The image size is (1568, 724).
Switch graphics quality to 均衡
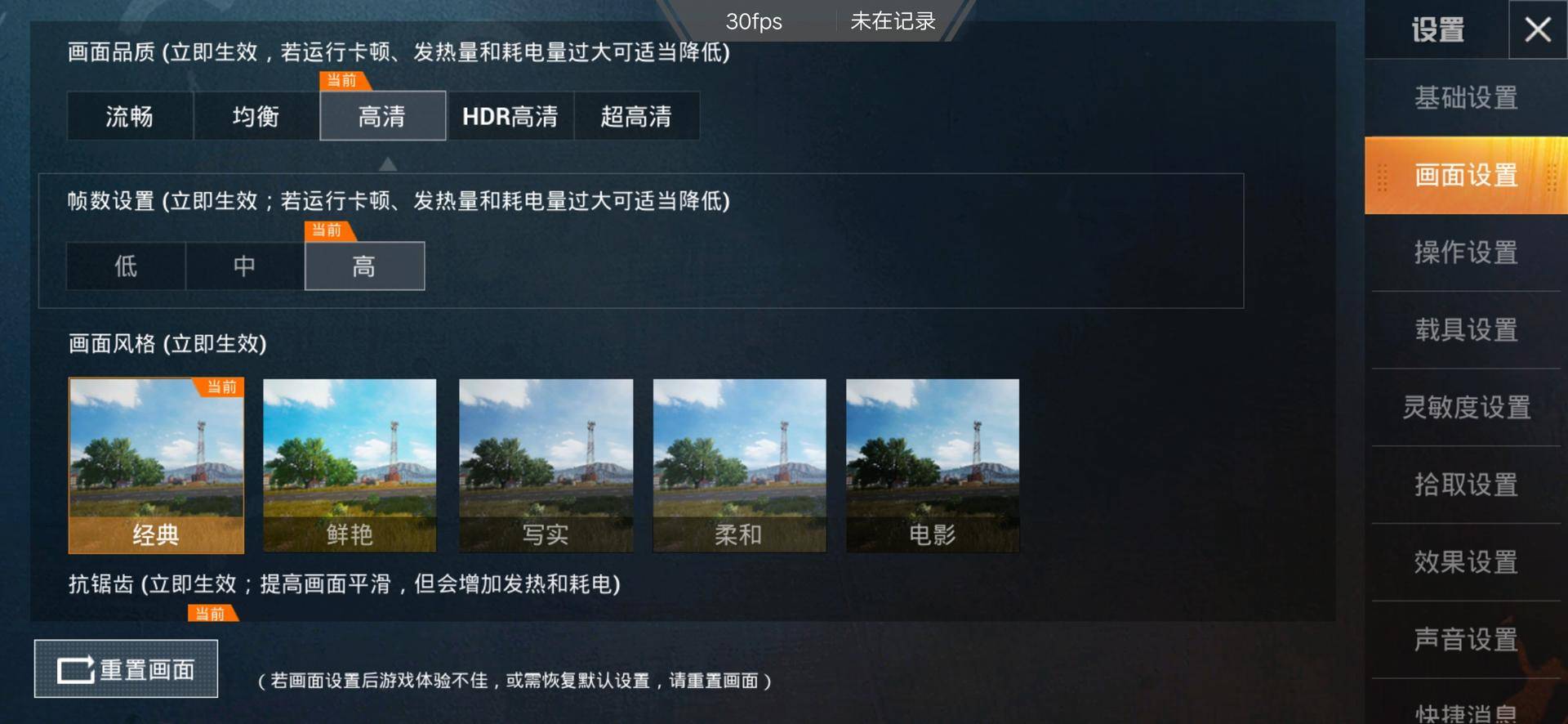click(256, 116)
